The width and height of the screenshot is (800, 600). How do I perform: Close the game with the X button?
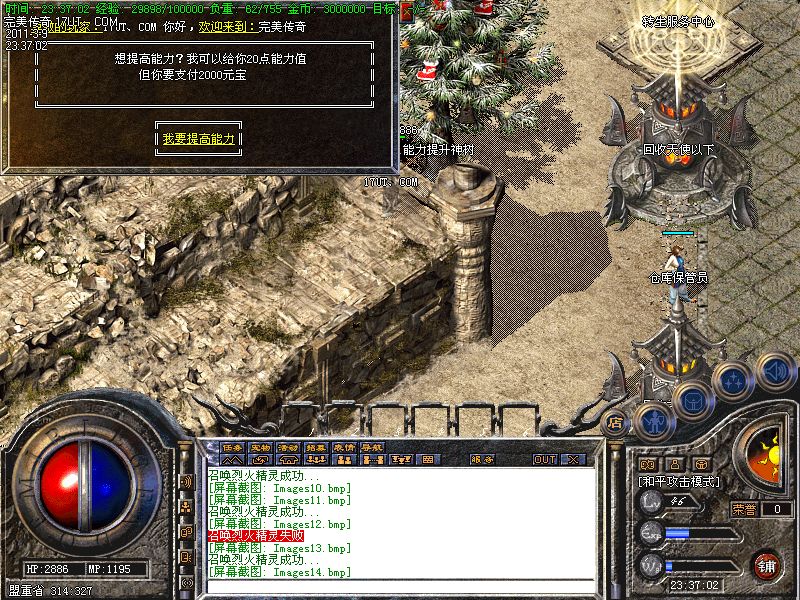point(574,460)
